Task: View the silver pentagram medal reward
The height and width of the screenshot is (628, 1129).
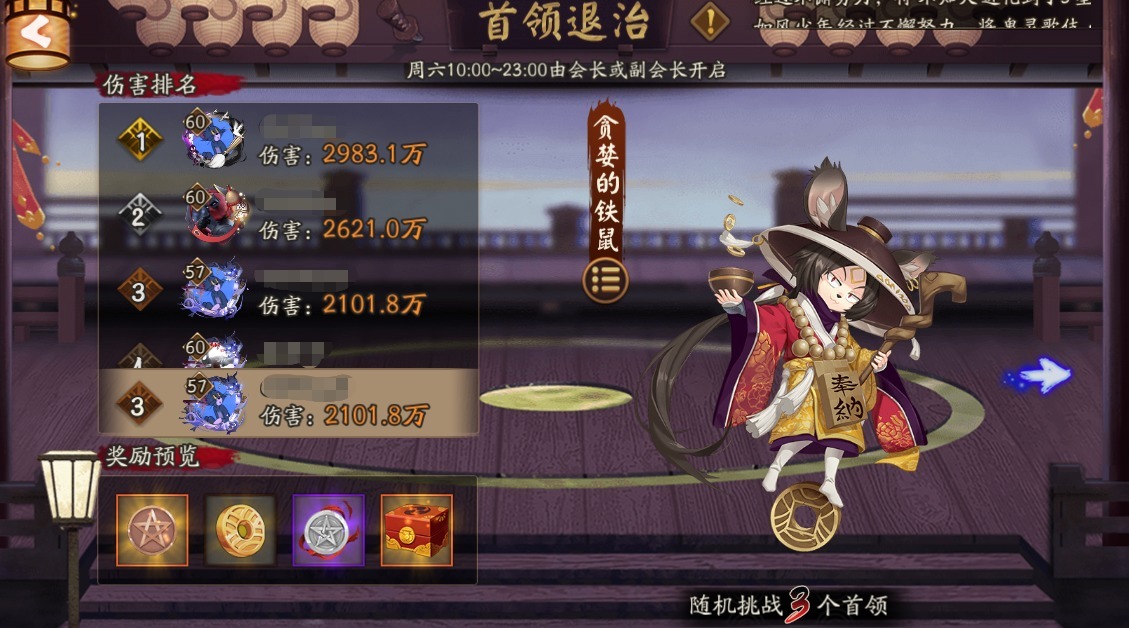Action: coord(328,530)
